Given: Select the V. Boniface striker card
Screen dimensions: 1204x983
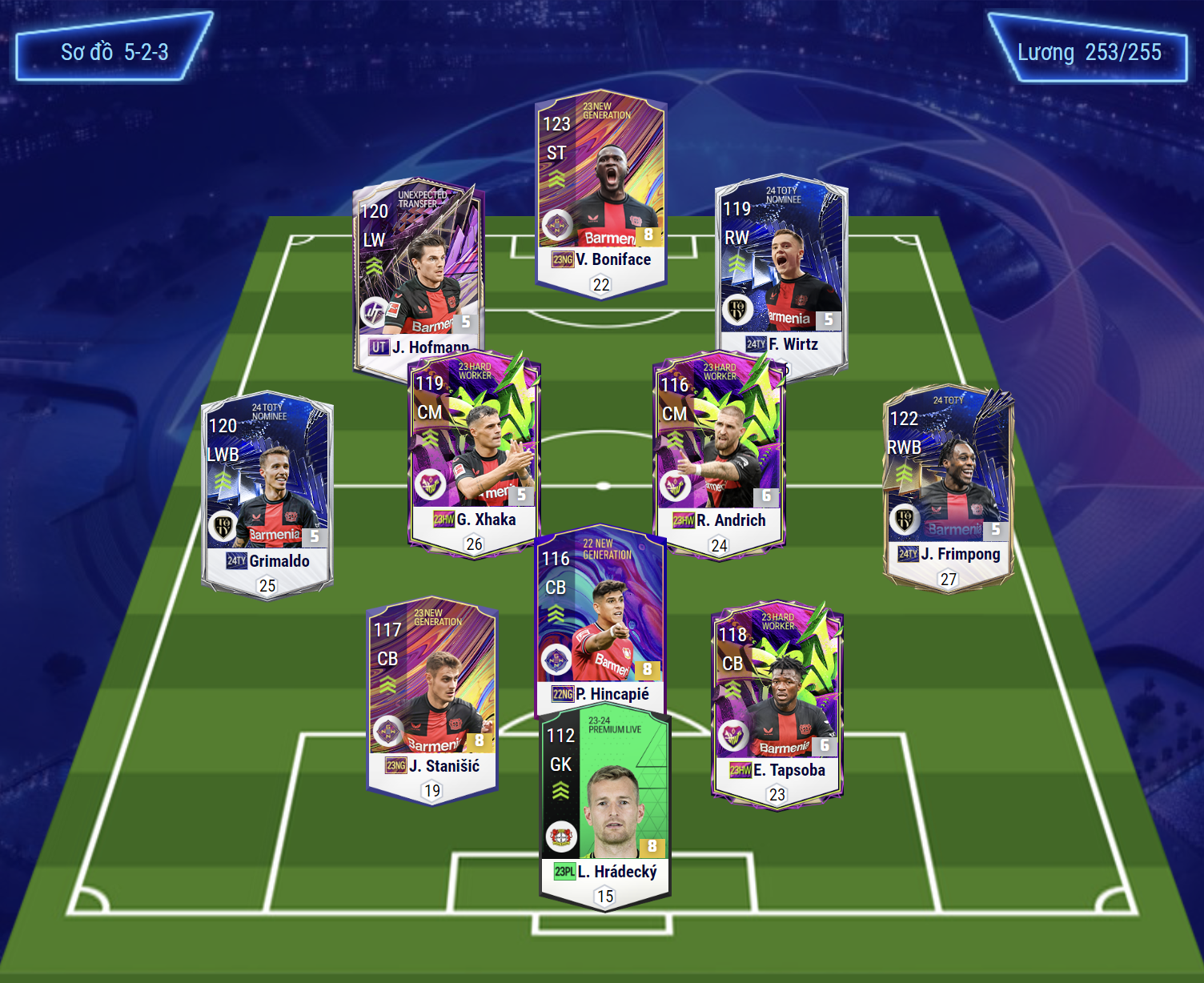Looking at the screenshot, I should point(600,192).
